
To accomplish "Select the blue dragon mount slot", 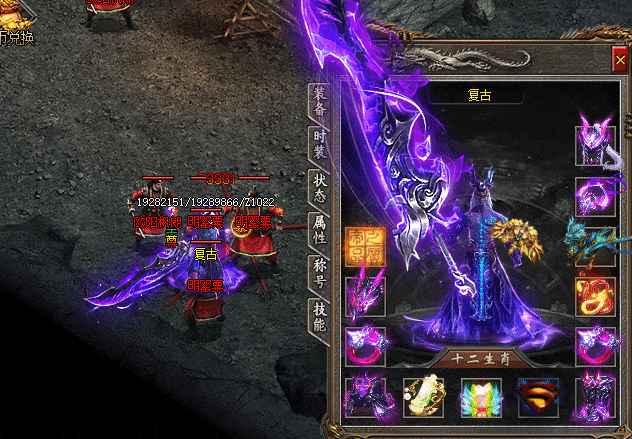I will coord(595,243).
